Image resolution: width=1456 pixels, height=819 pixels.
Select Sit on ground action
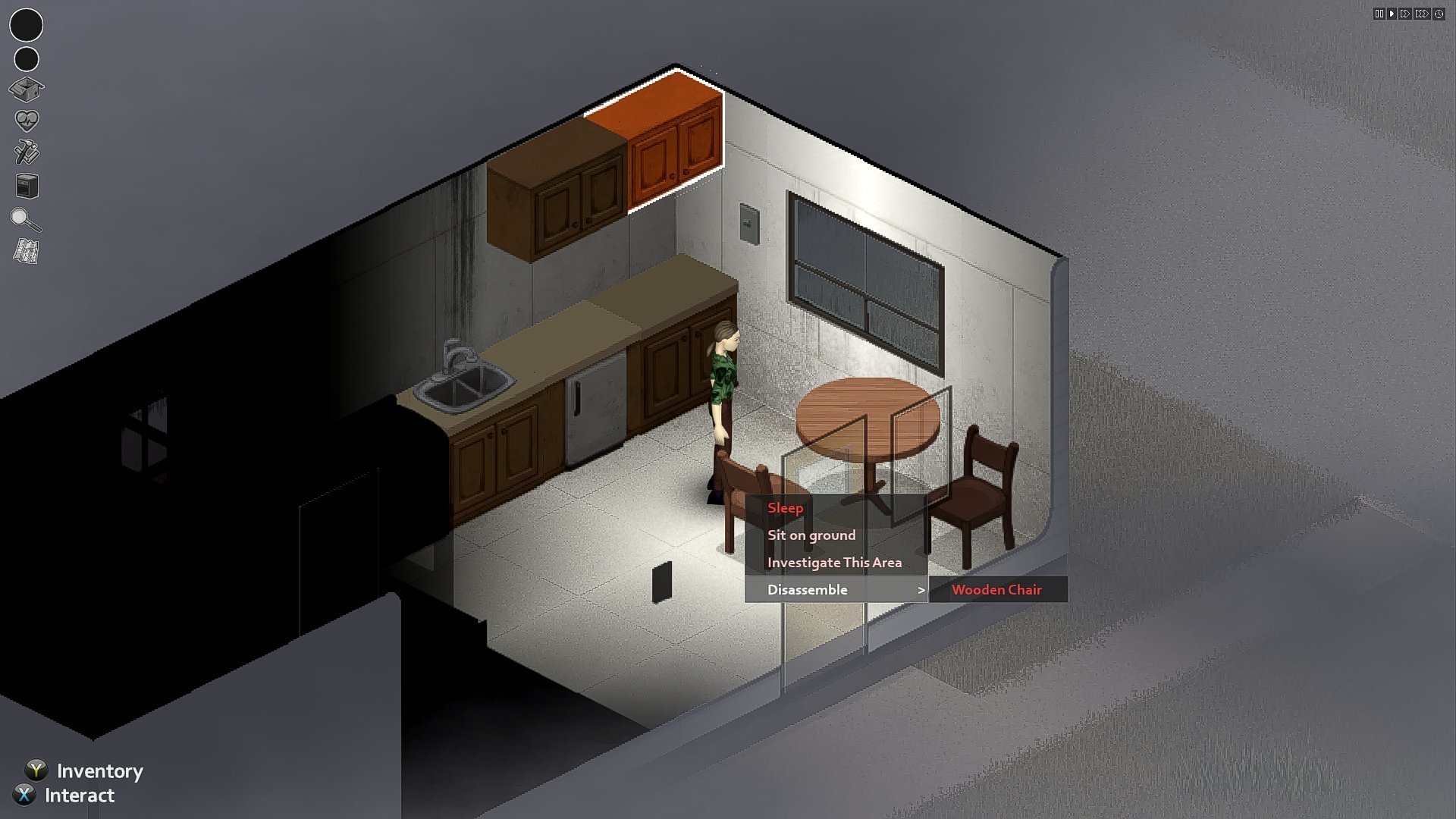[x=811, y=535]
